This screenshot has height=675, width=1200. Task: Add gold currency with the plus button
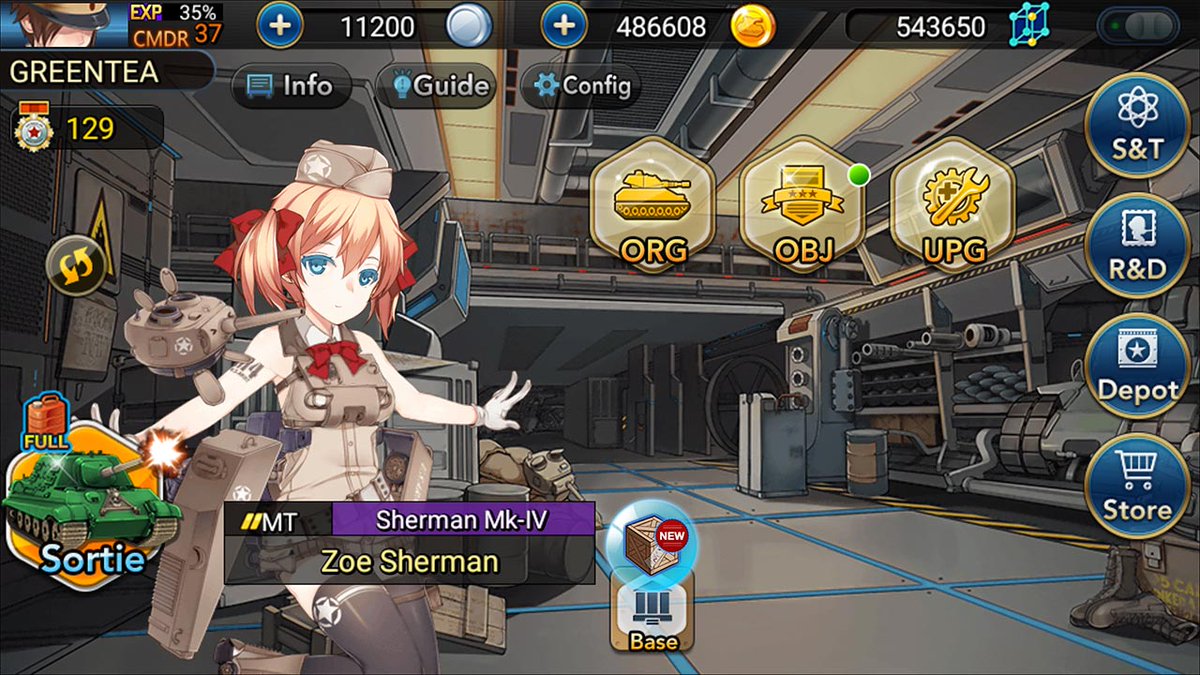click(565, 25)
